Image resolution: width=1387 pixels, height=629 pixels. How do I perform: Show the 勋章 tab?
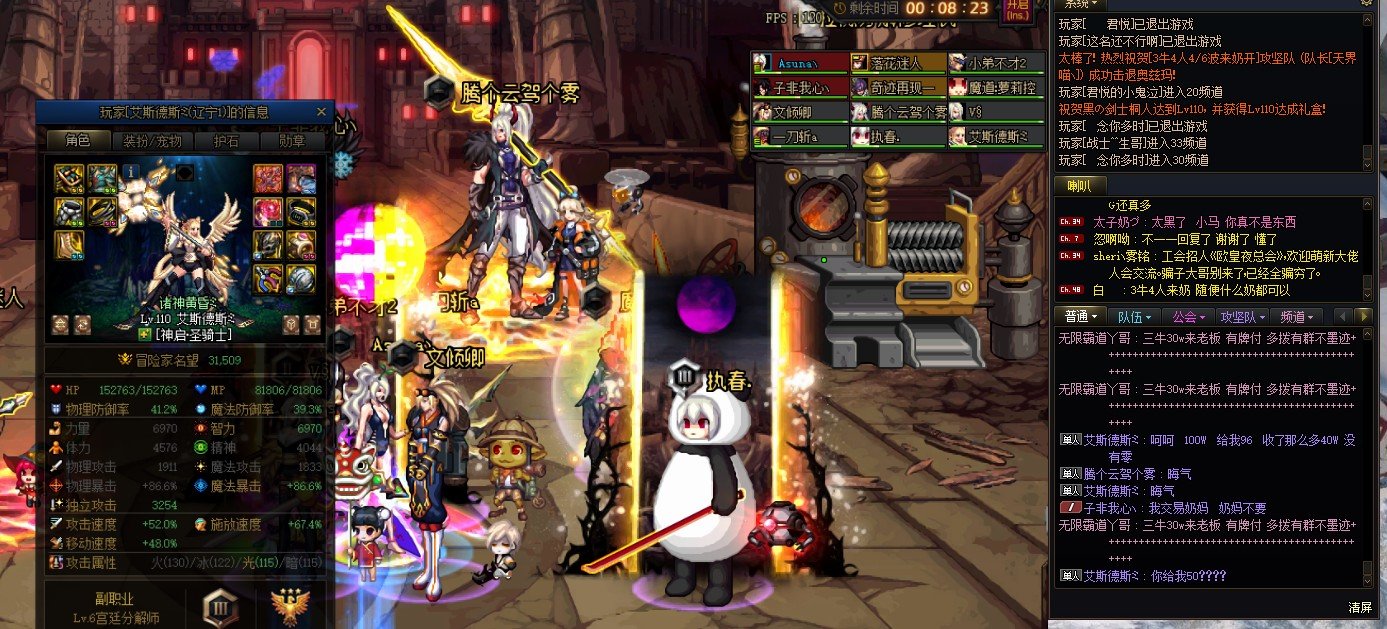[x=292, y=141]
